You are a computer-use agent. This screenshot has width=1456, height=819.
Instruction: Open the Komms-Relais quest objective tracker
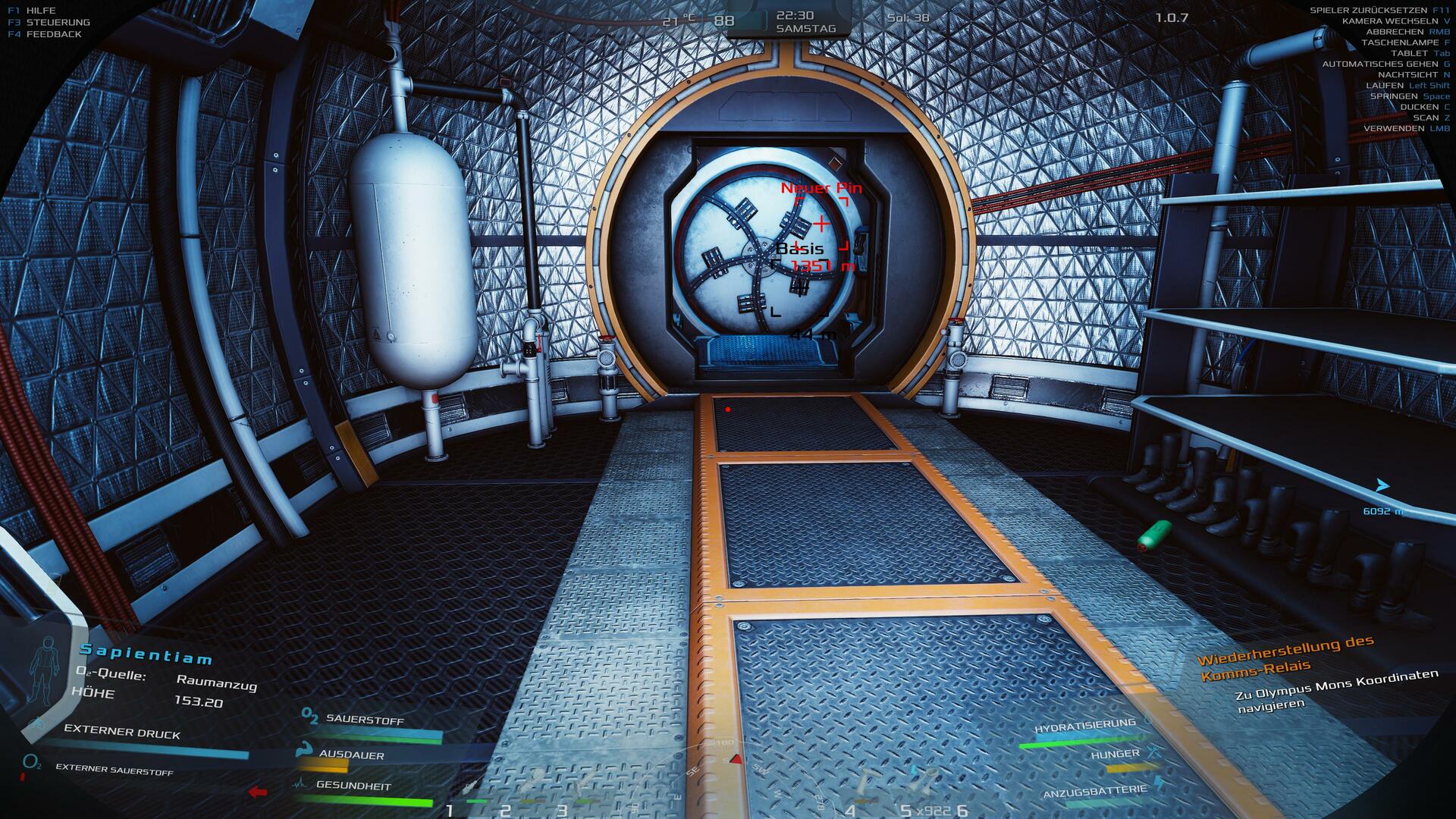coord(1285,656)
